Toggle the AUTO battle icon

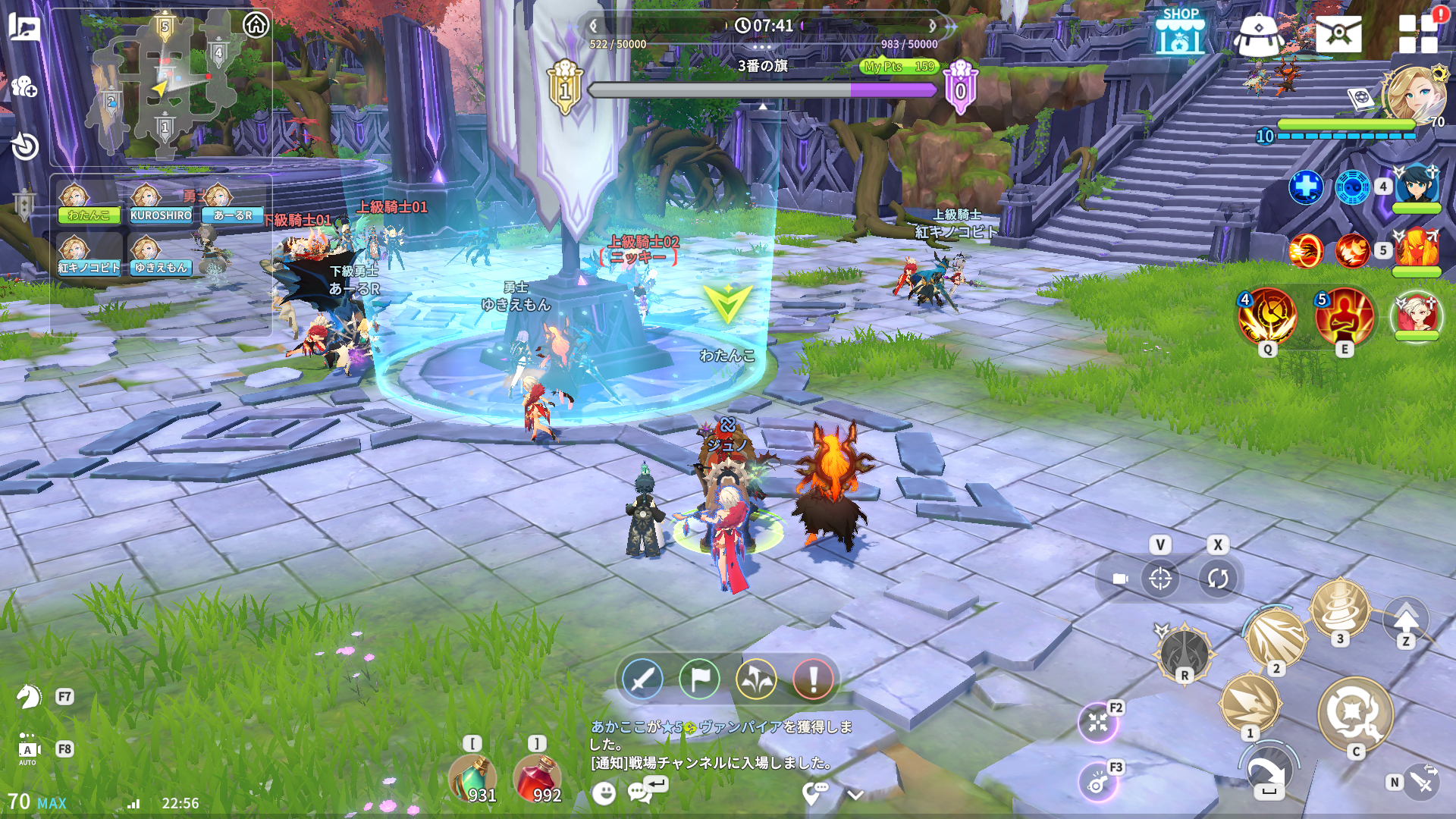pyautogui.click(x=27, y=749)
